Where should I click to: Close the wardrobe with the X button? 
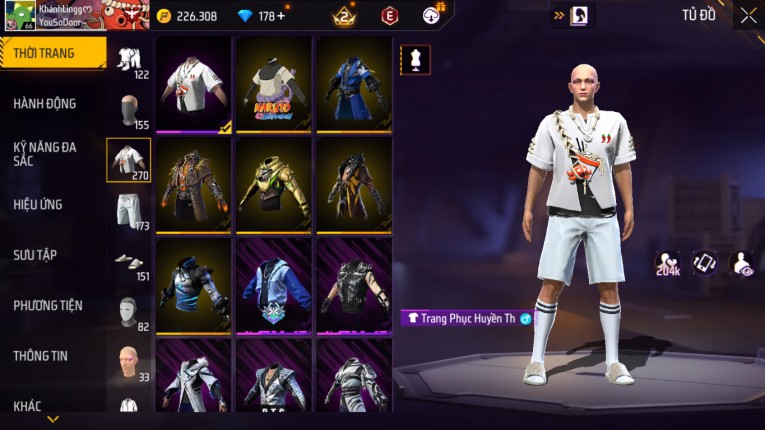[748, 16]
